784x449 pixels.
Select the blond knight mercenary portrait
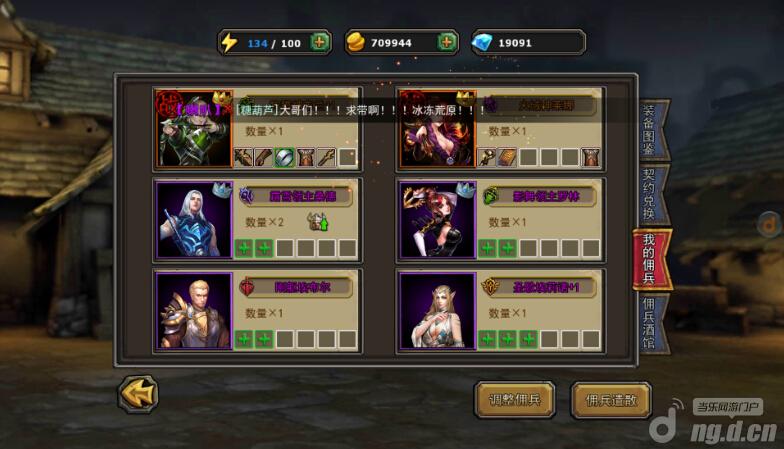194,310
